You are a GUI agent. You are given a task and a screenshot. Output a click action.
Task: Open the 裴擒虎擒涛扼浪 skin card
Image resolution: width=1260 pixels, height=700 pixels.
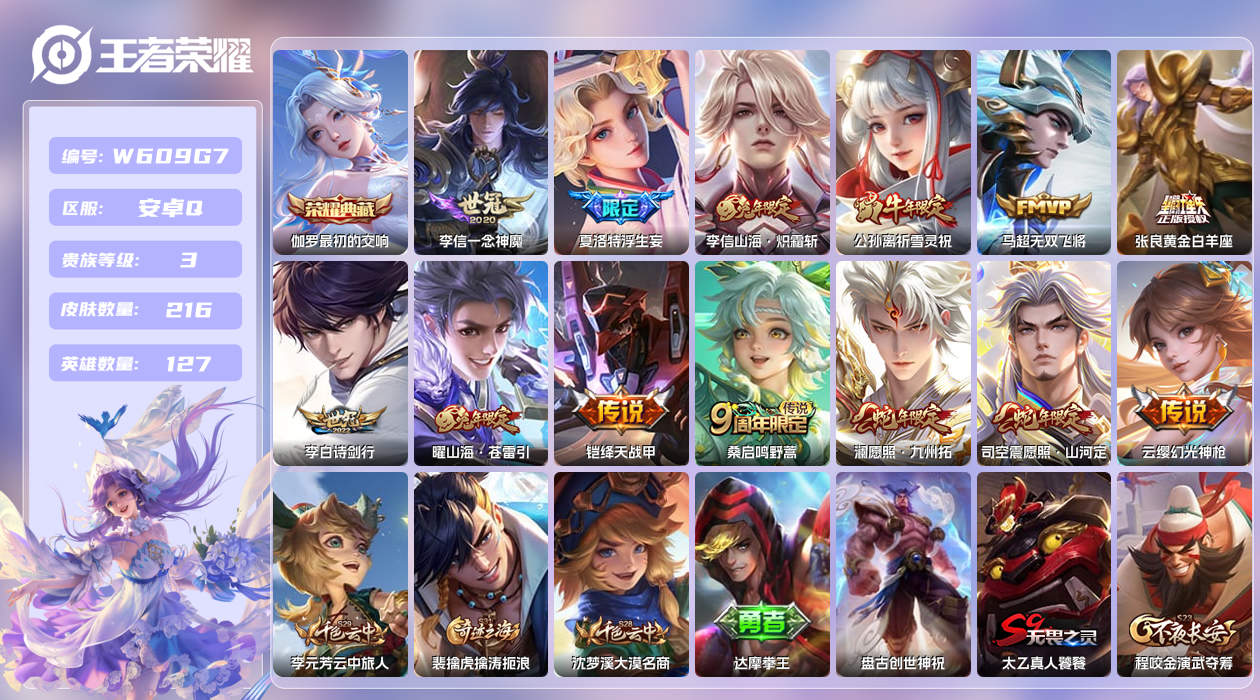tap(481, 574)
